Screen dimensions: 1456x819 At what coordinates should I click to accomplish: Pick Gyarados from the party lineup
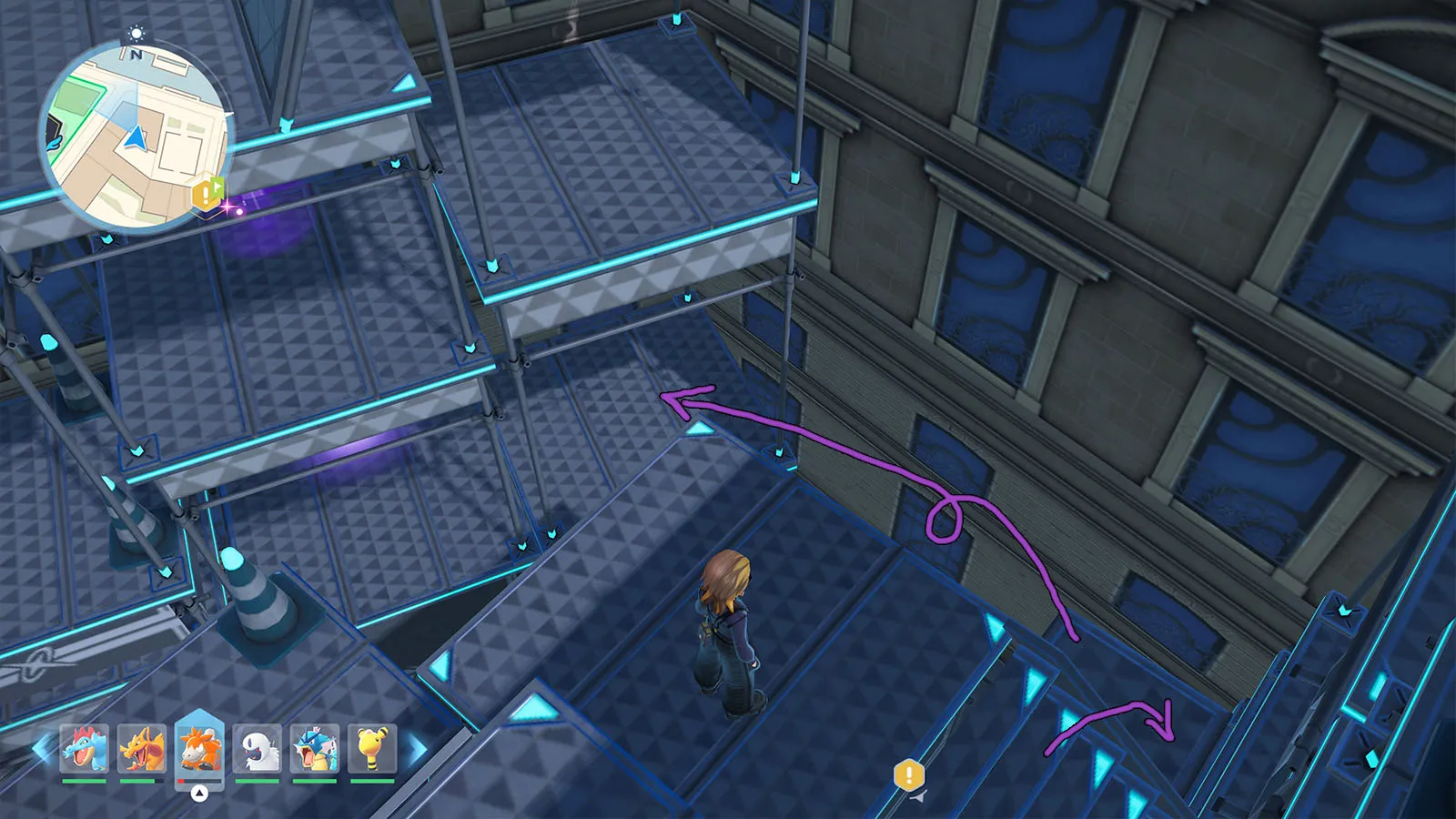click(x=315, y=749)
